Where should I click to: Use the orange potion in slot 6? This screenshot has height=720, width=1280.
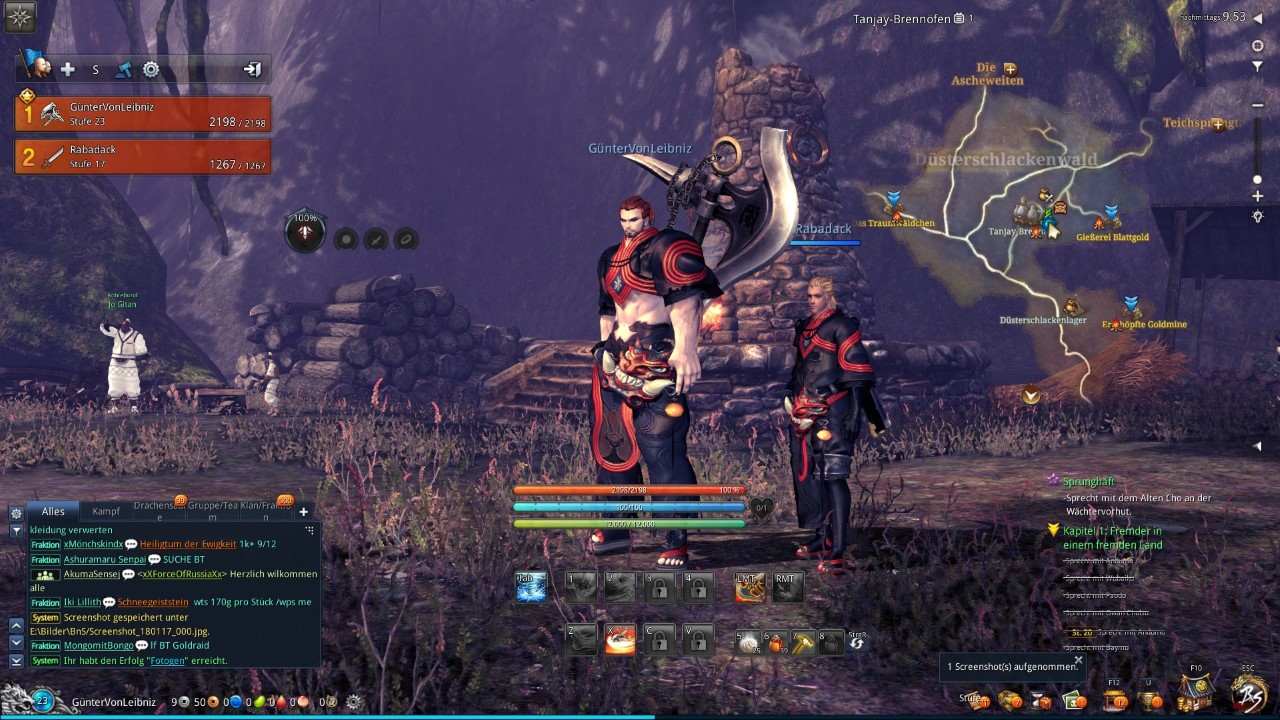tap(775, 642)
